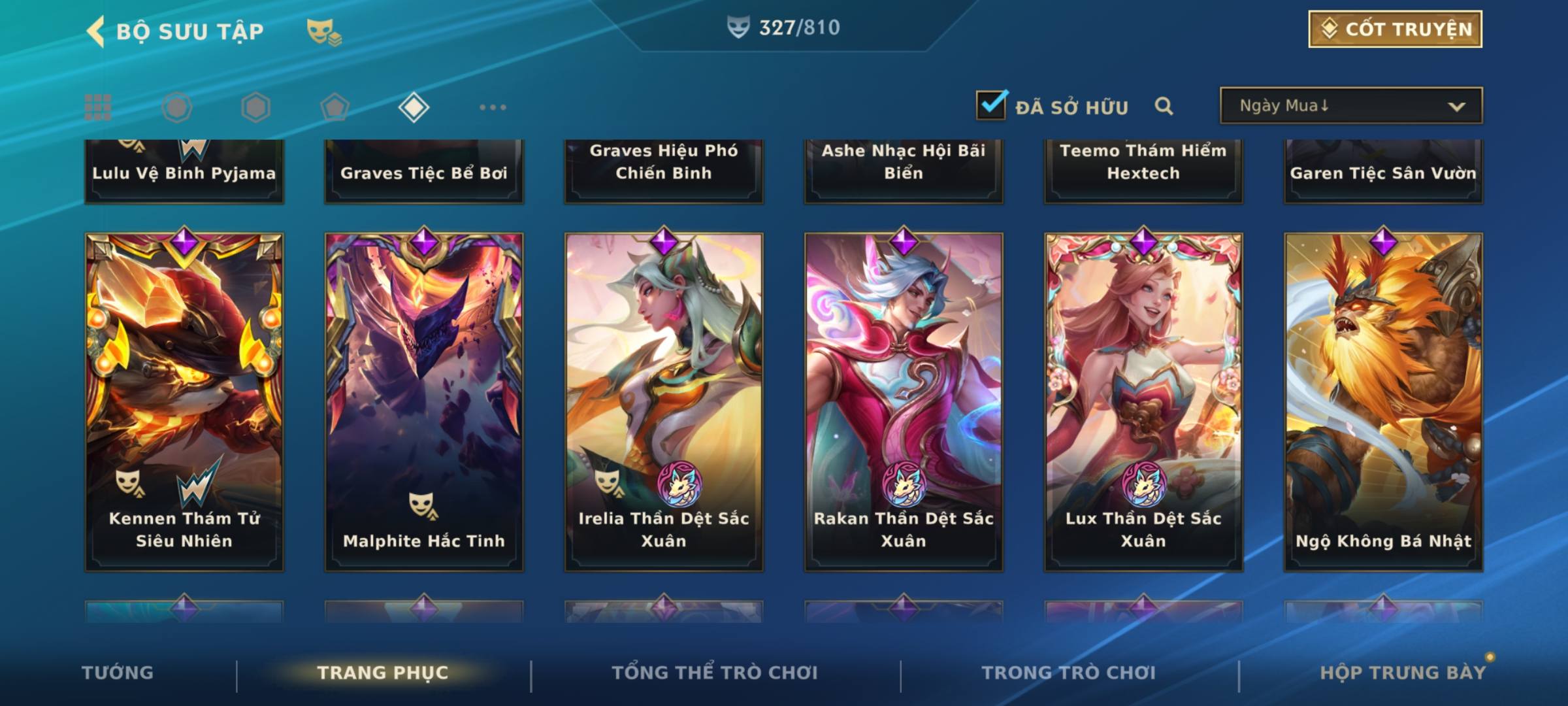Select the grid all-skins filter icon
1568x706 pixels.
[98, 107]
